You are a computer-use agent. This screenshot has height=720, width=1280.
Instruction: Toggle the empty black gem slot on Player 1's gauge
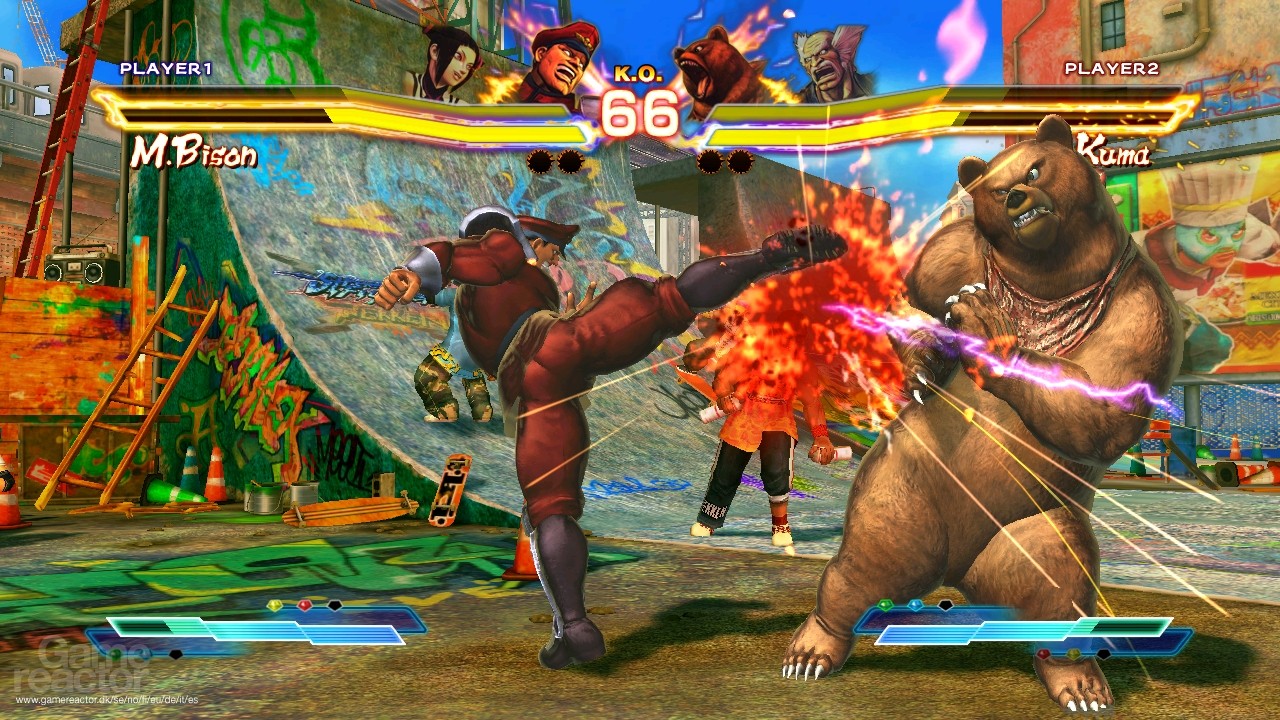(x=334, y=607)
